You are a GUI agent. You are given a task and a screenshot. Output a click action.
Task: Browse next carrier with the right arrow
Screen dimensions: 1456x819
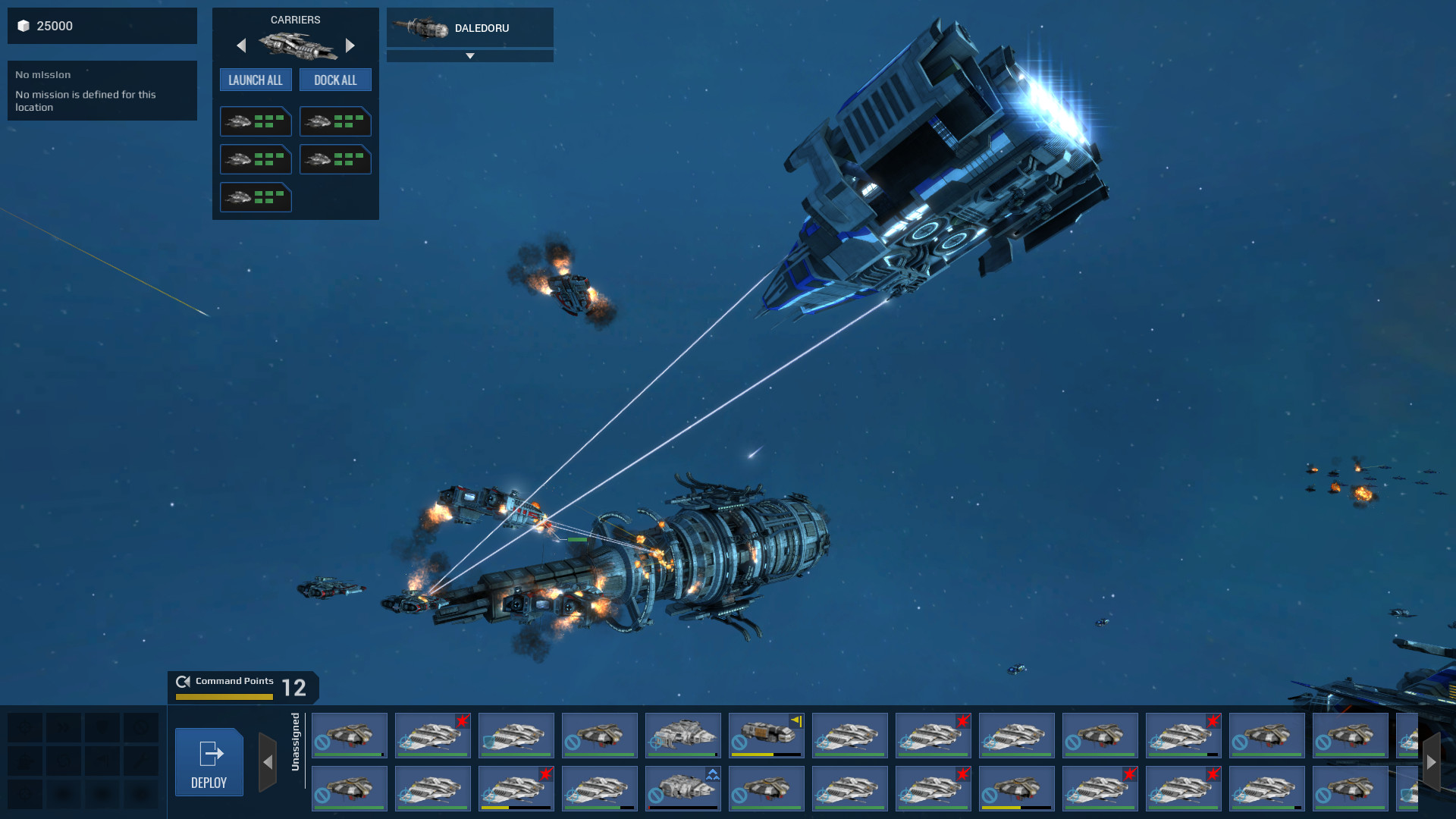(350, 45)
